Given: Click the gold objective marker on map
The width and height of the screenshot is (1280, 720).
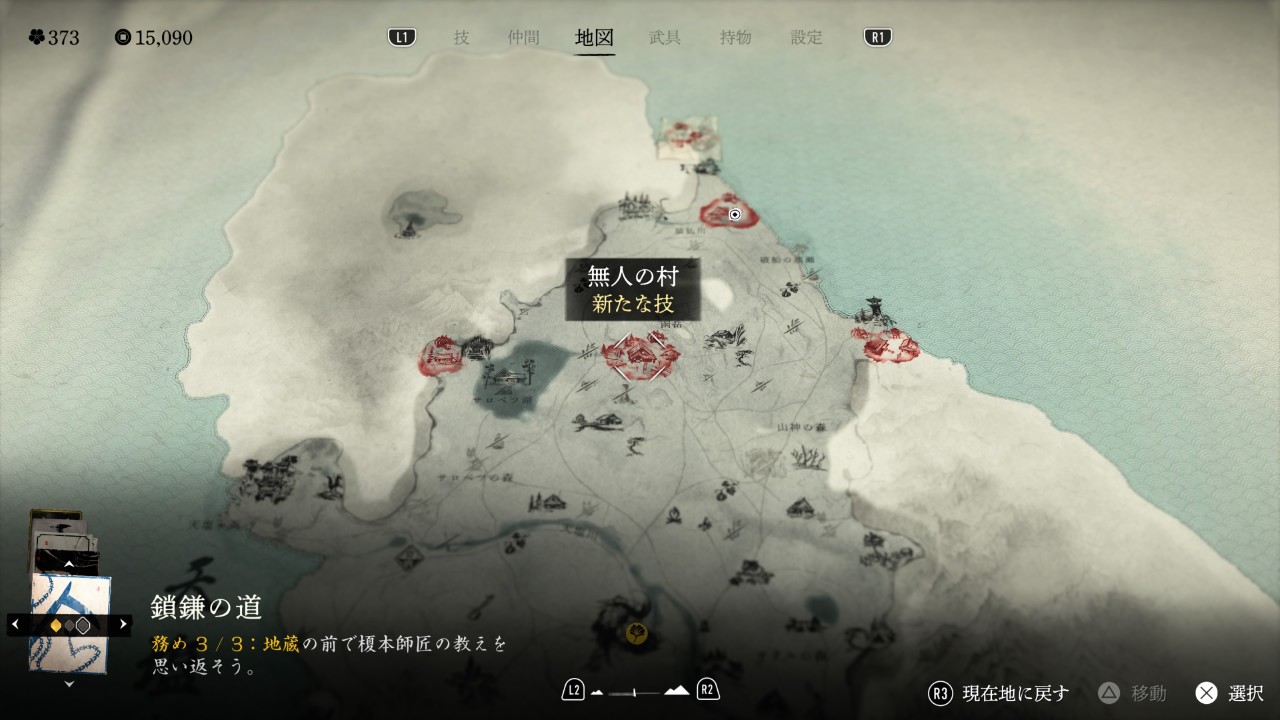Looking at the screenshot, I should tap(636, 632).
